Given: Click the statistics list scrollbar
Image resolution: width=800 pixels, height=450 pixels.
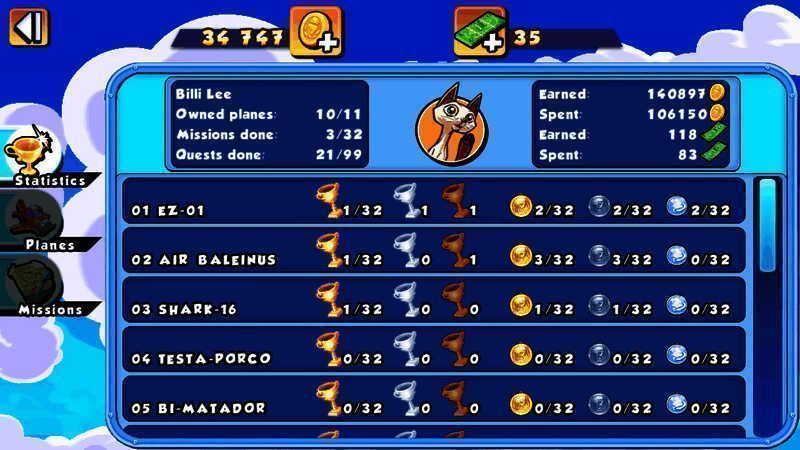Looking at the screenshot, I should point(766,226).
